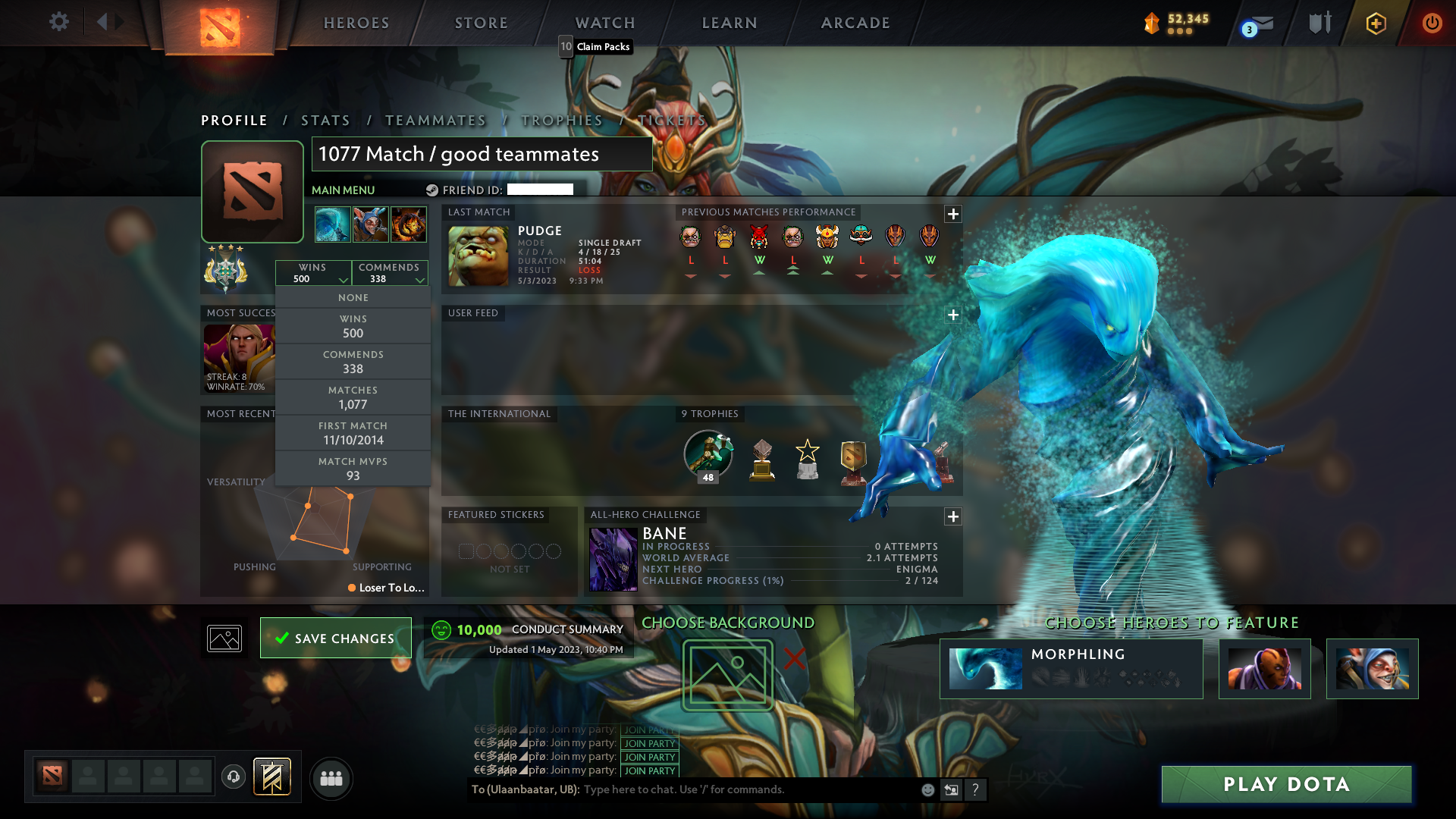Switch to the TROPHIES tab

561,120
